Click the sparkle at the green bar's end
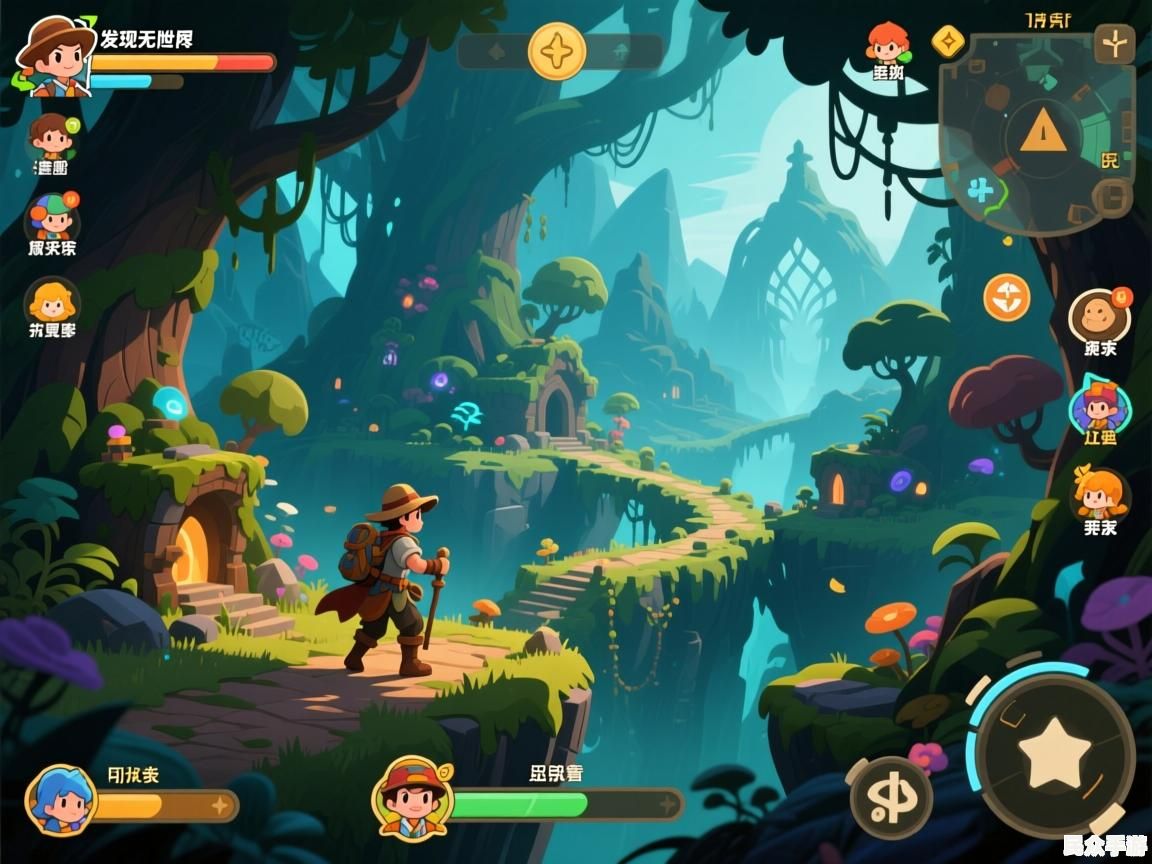This screenshot has width=1152, height=864. coord(667,804)
